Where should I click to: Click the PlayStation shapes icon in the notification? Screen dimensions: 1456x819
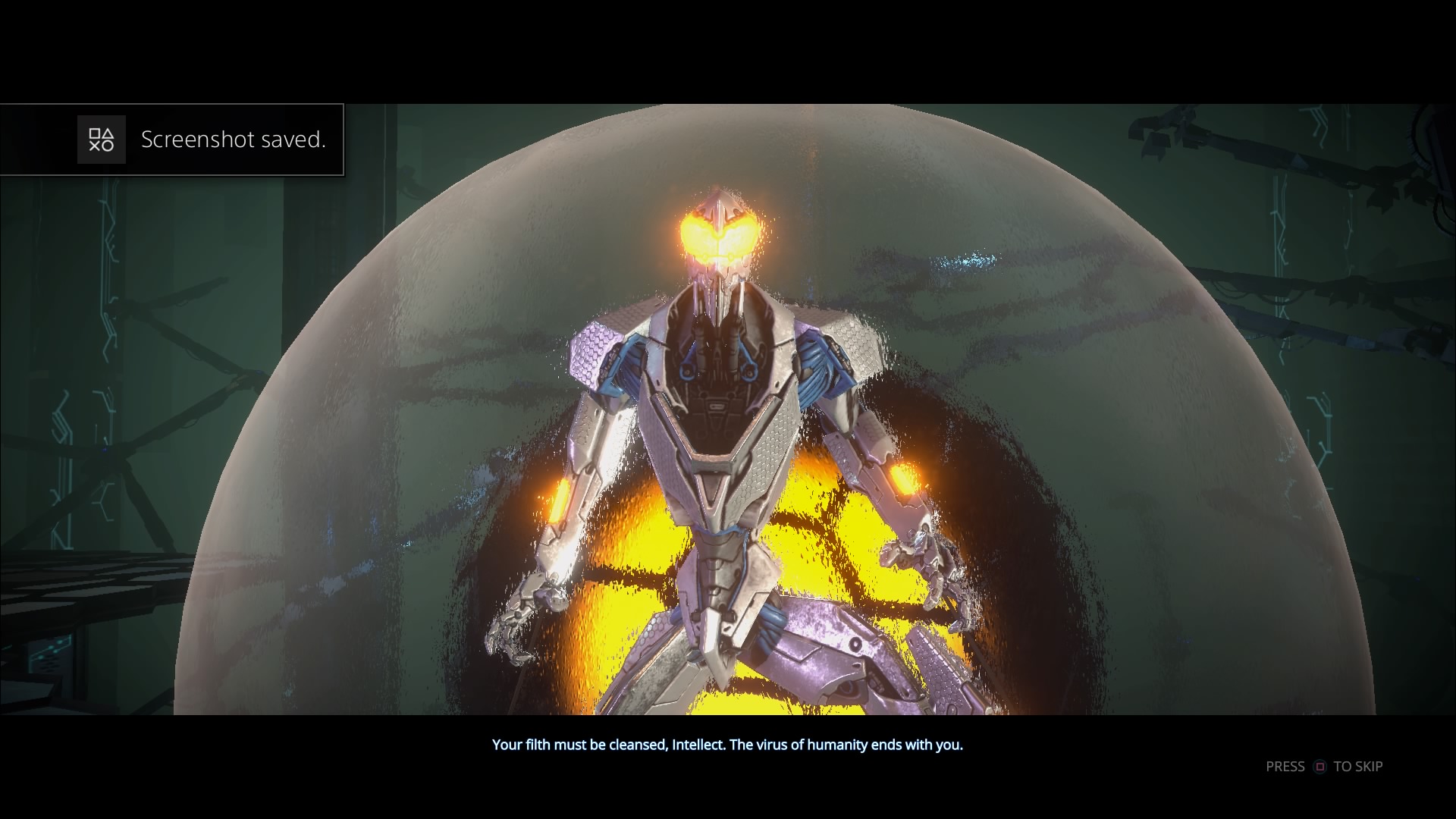pyautogui.click(x=101, y=140)
